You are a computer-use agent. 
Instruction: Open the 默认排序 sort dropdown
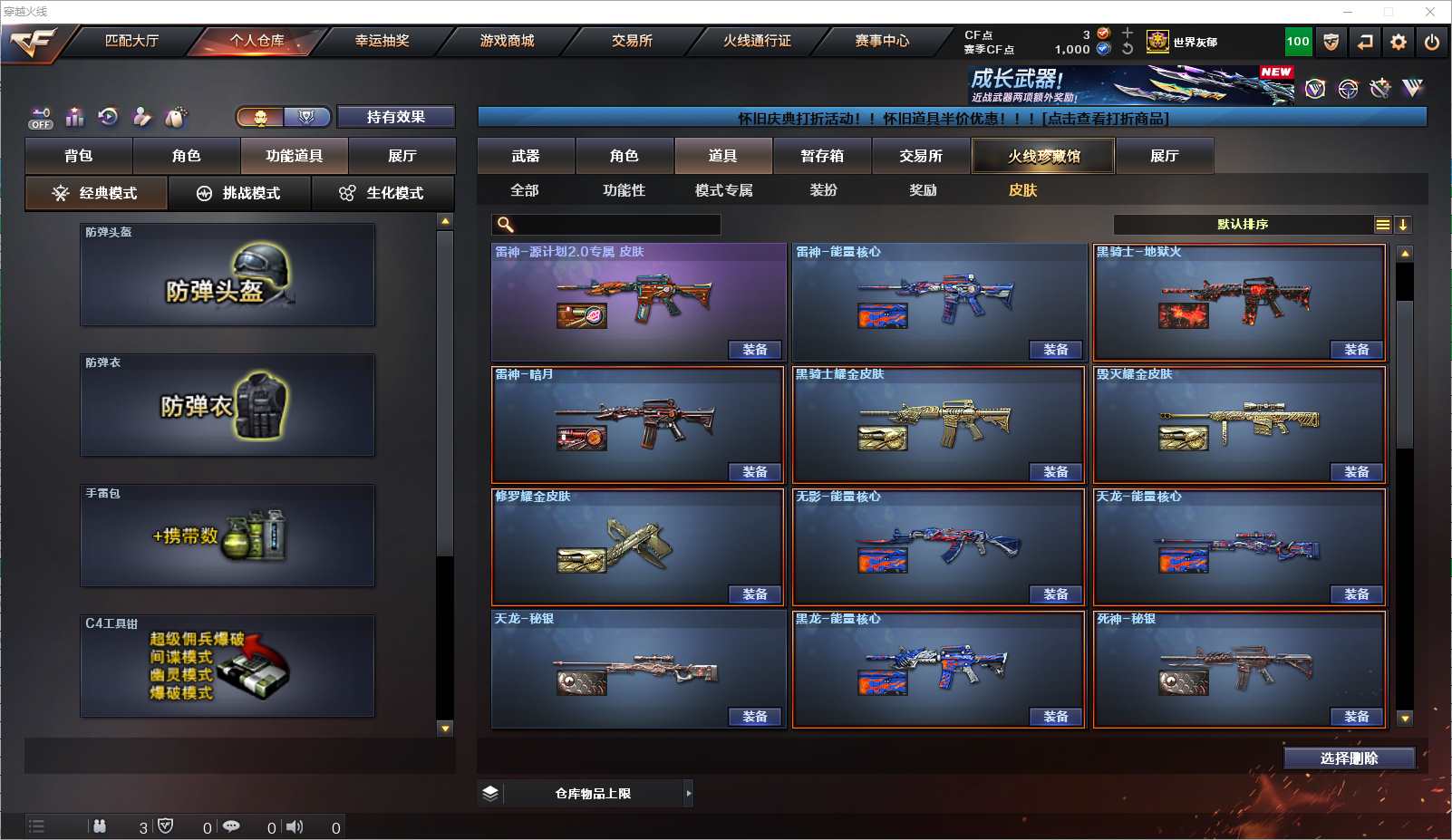tap(1244, 225)
